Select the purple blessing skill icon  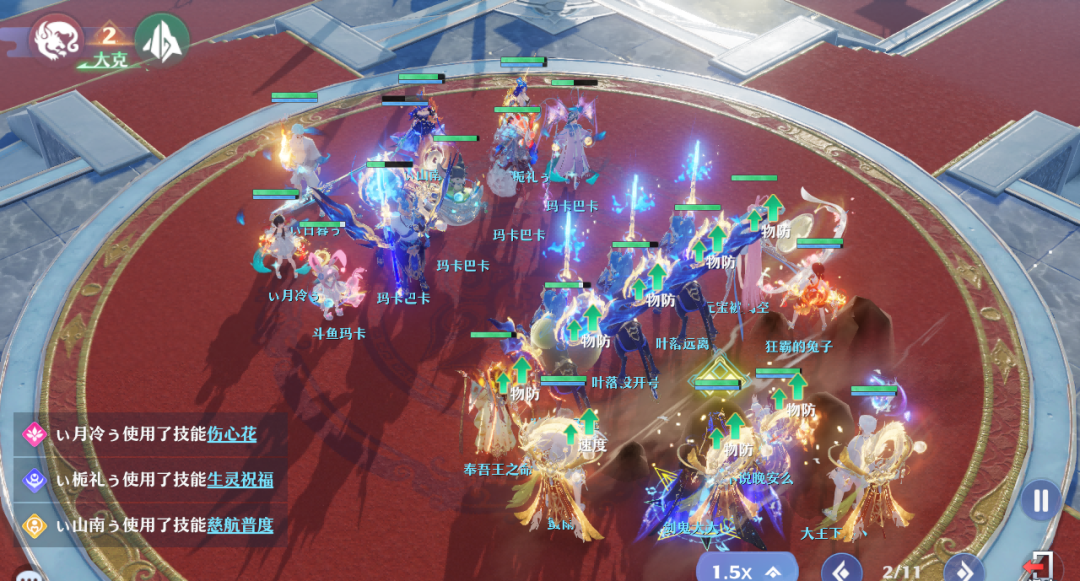coord(36,479)
